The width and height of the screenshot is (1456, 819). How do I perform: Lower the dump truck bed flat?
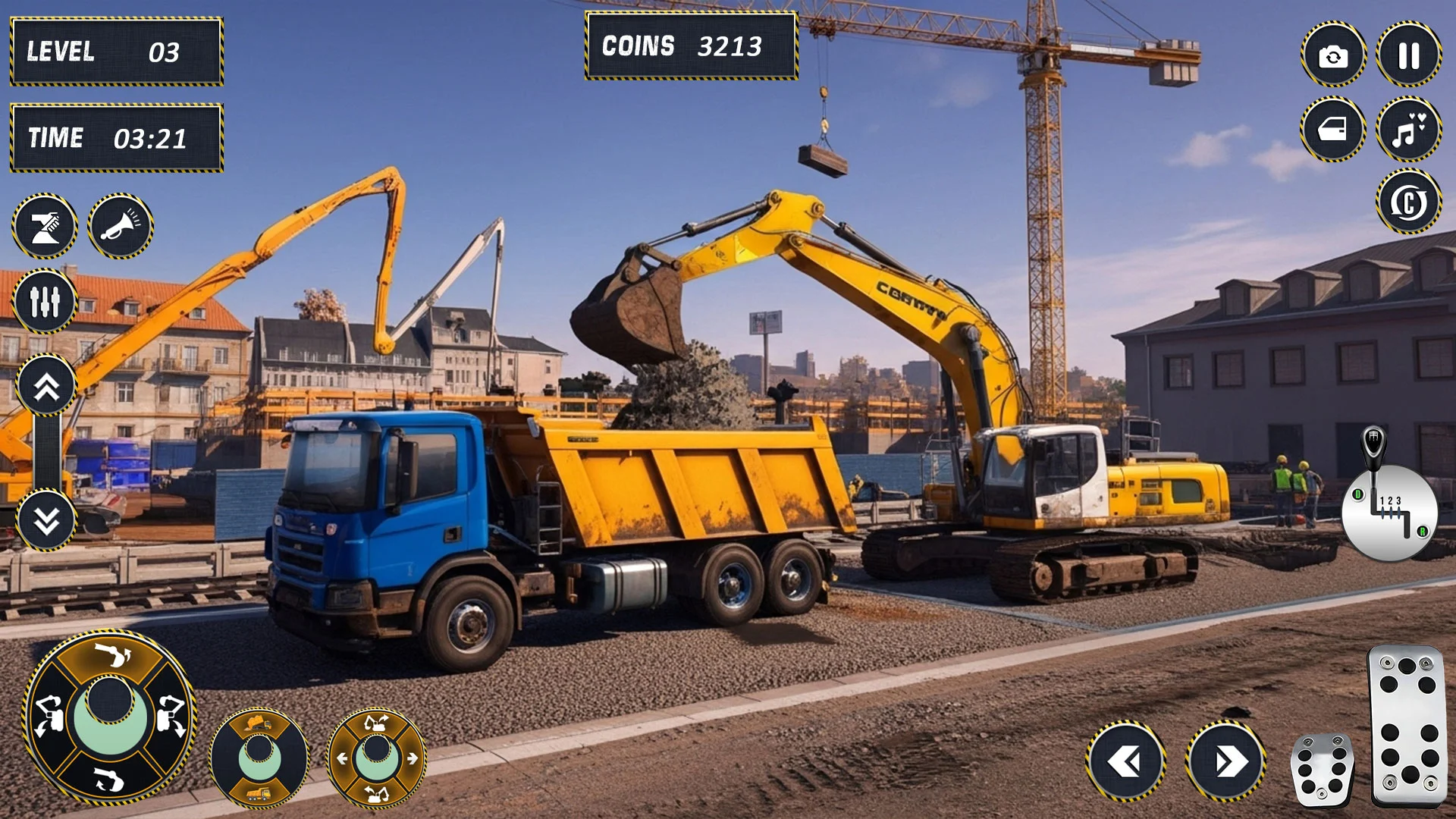click(x=259, y=793)
